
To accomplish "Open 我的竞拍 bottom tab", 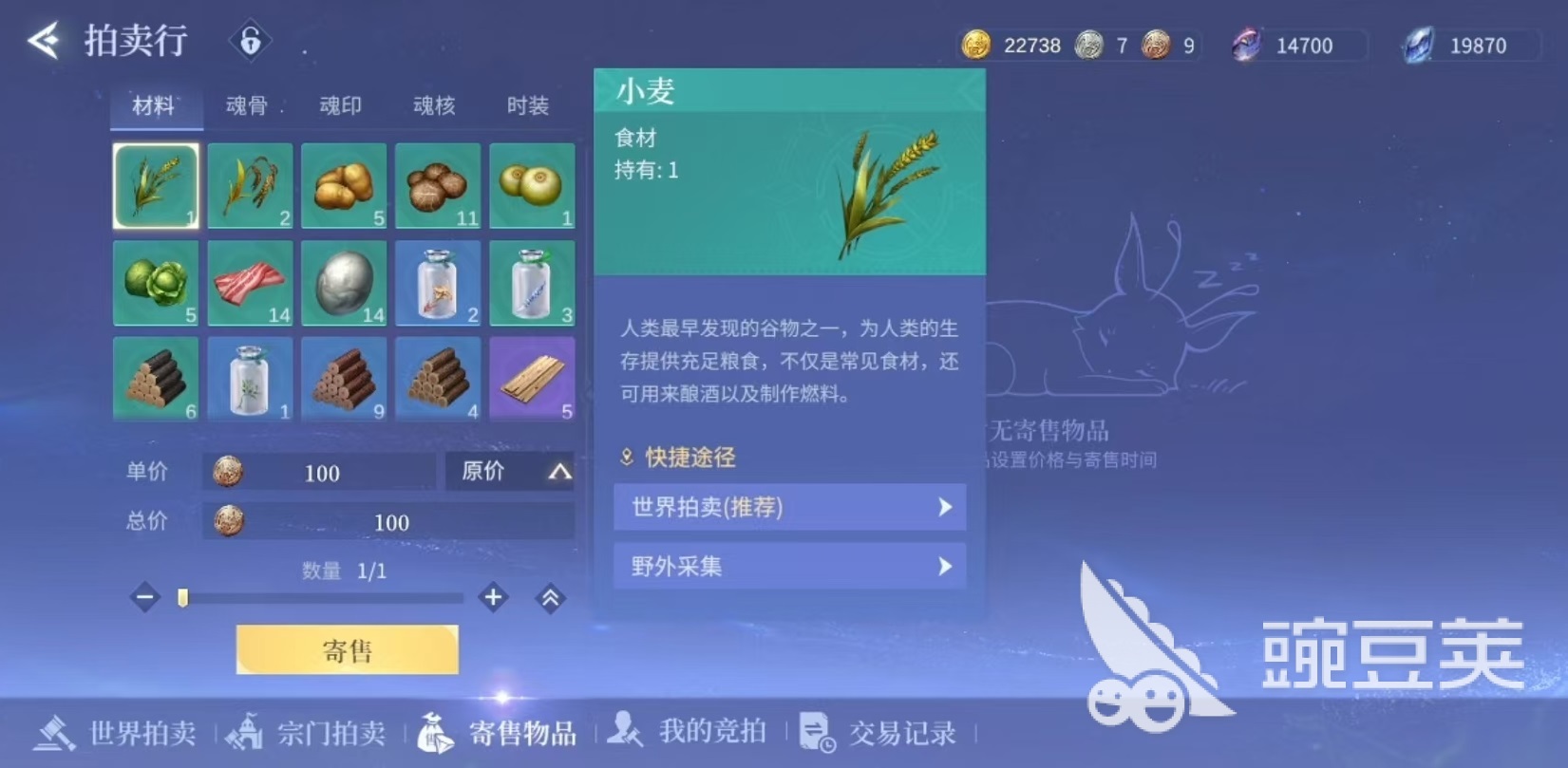I will 688,731.
